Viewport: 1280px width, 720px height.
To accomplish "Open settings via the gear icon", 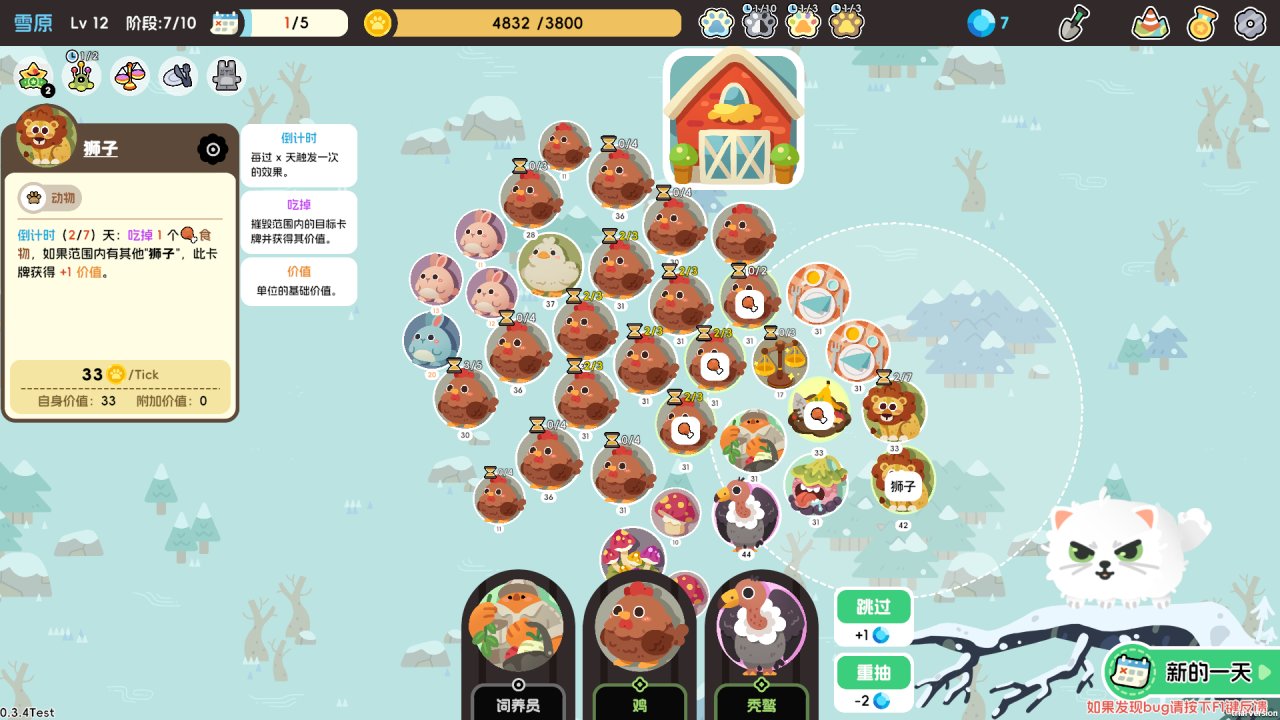I will 1250,23.
